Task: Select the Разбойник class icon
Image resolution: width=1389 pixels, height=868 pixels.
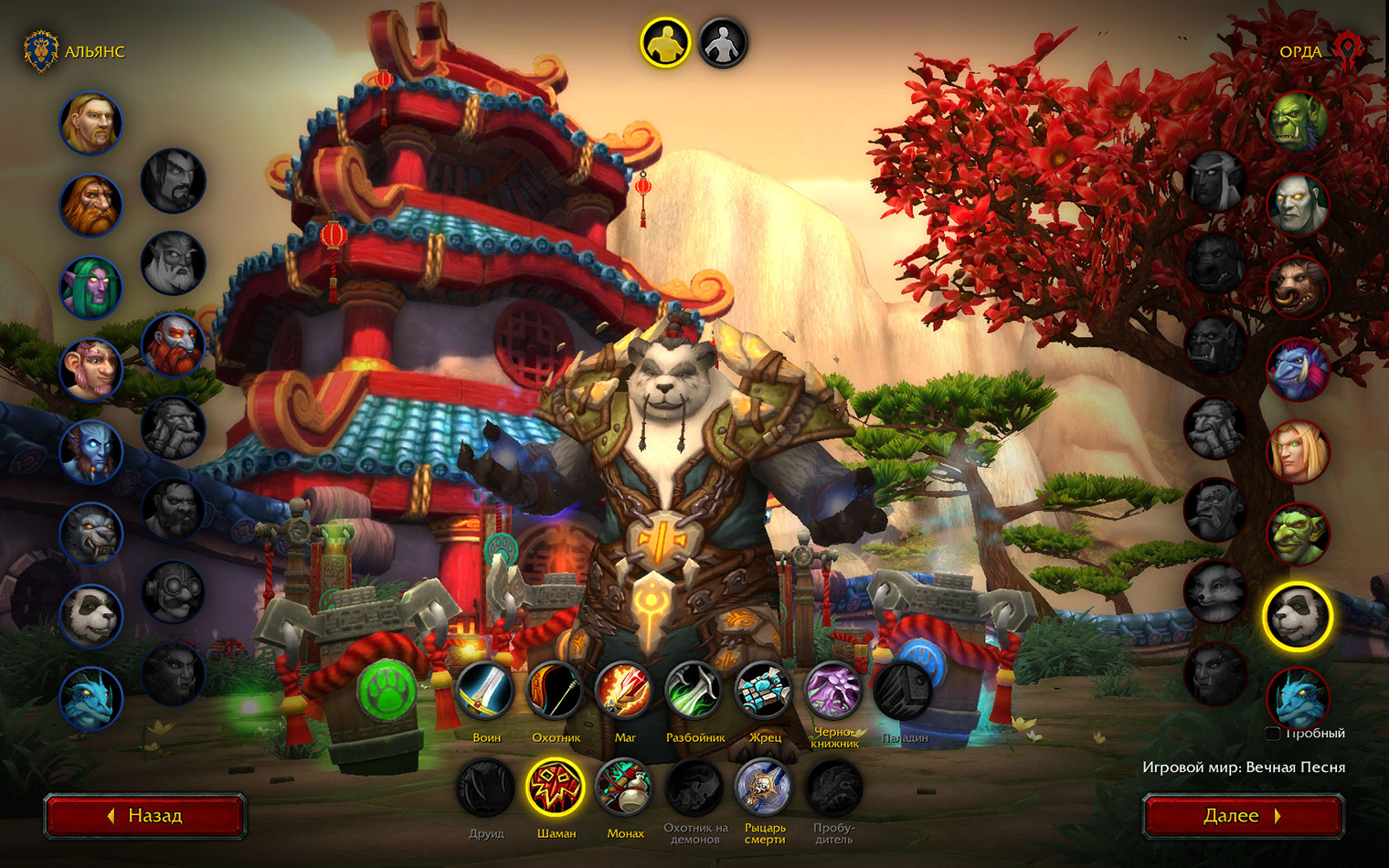Action: tap(694, 691)
